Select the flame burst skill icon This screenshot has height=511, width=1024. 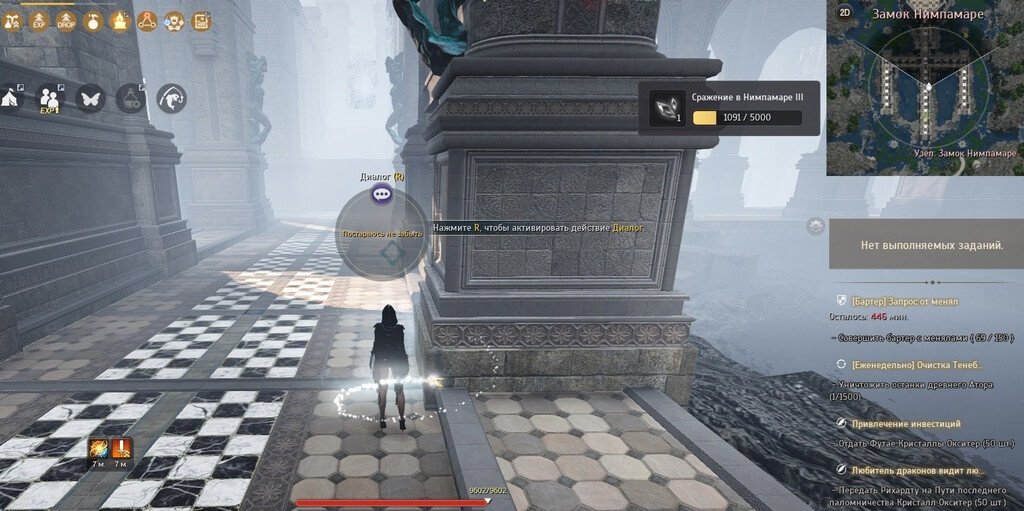[x=99, y=449]
